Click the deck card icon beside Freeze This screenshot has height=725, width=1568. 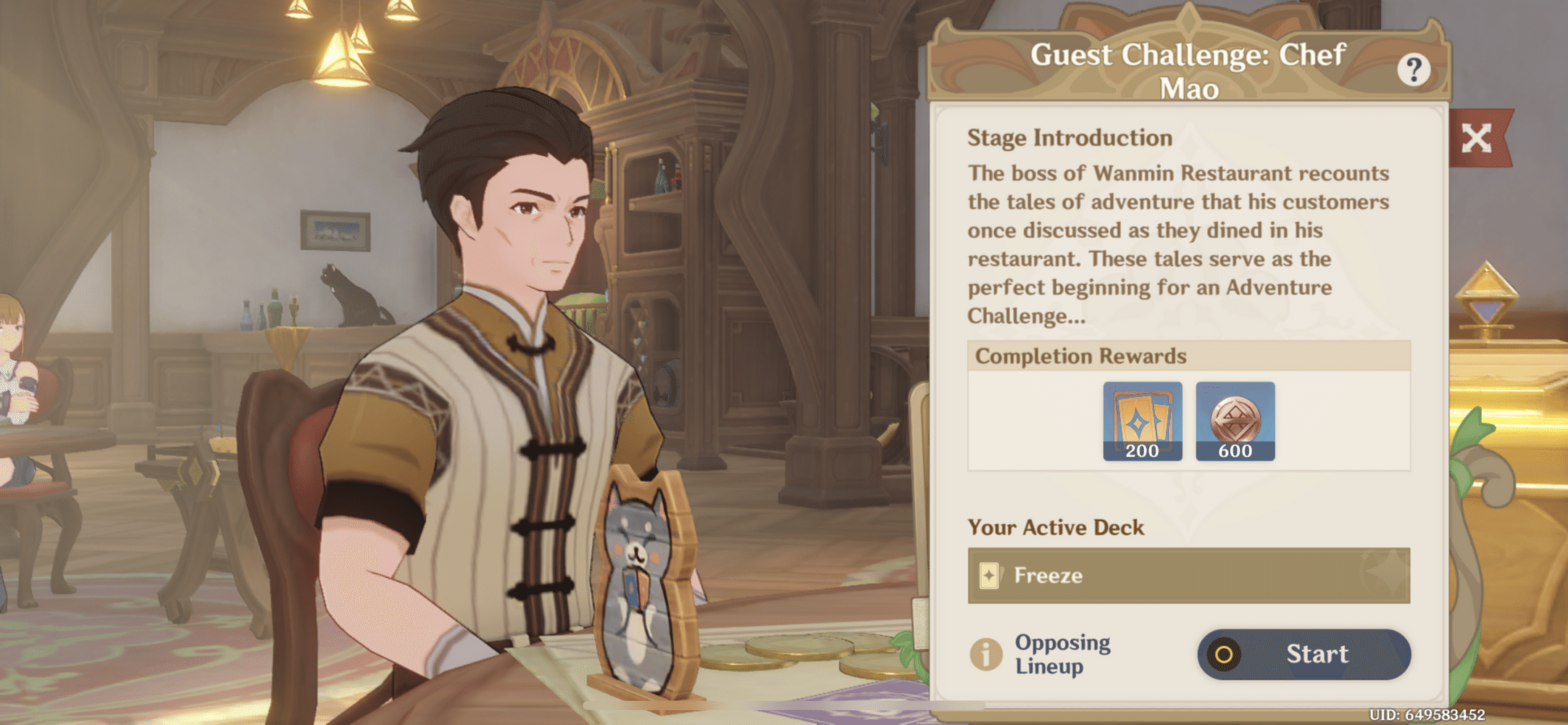(x=991, y=576)
